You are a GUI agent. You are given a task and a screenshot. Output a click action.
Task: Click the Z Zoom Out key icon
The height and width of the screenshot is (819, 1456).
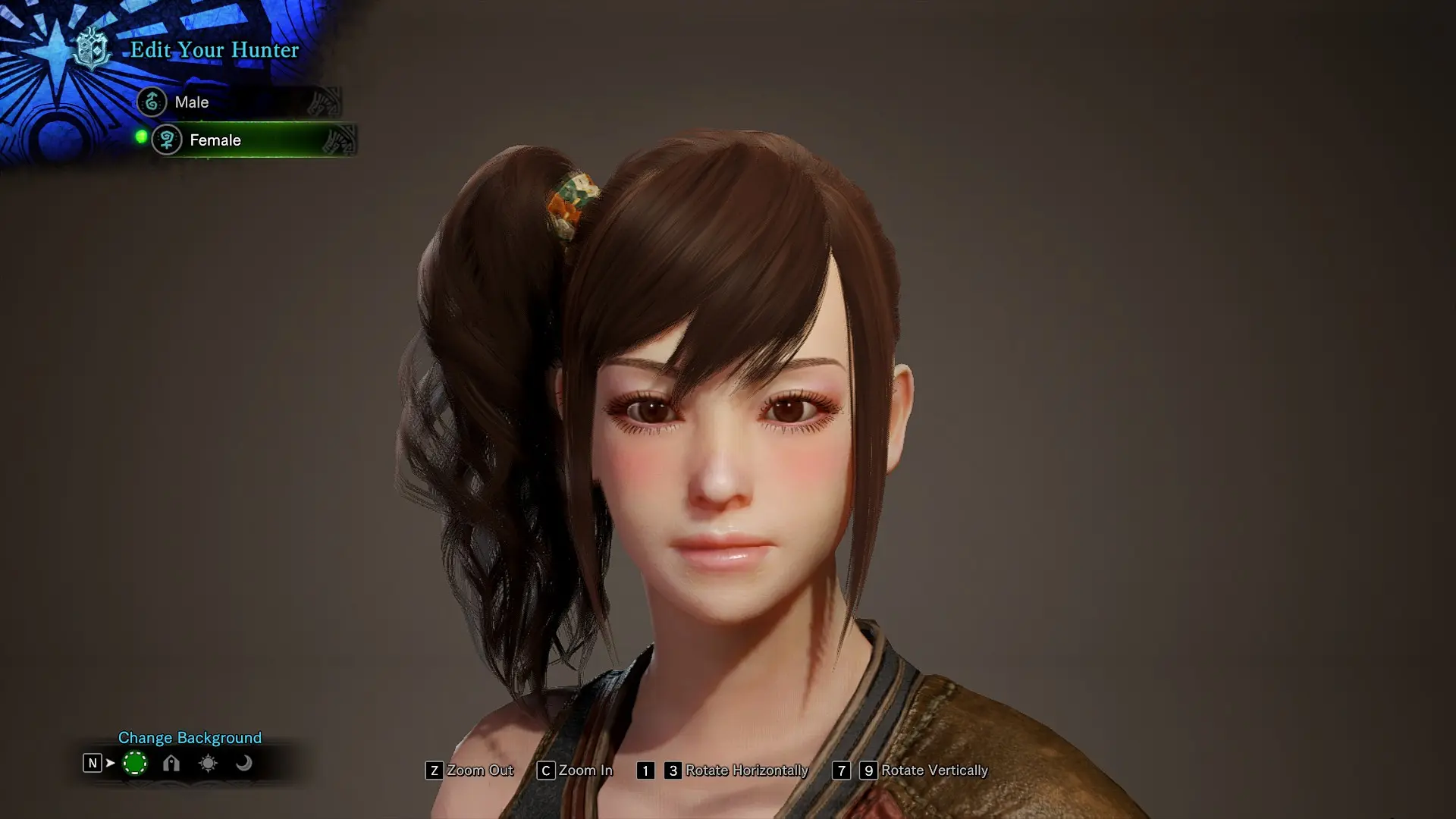click(x=433, y=770)
